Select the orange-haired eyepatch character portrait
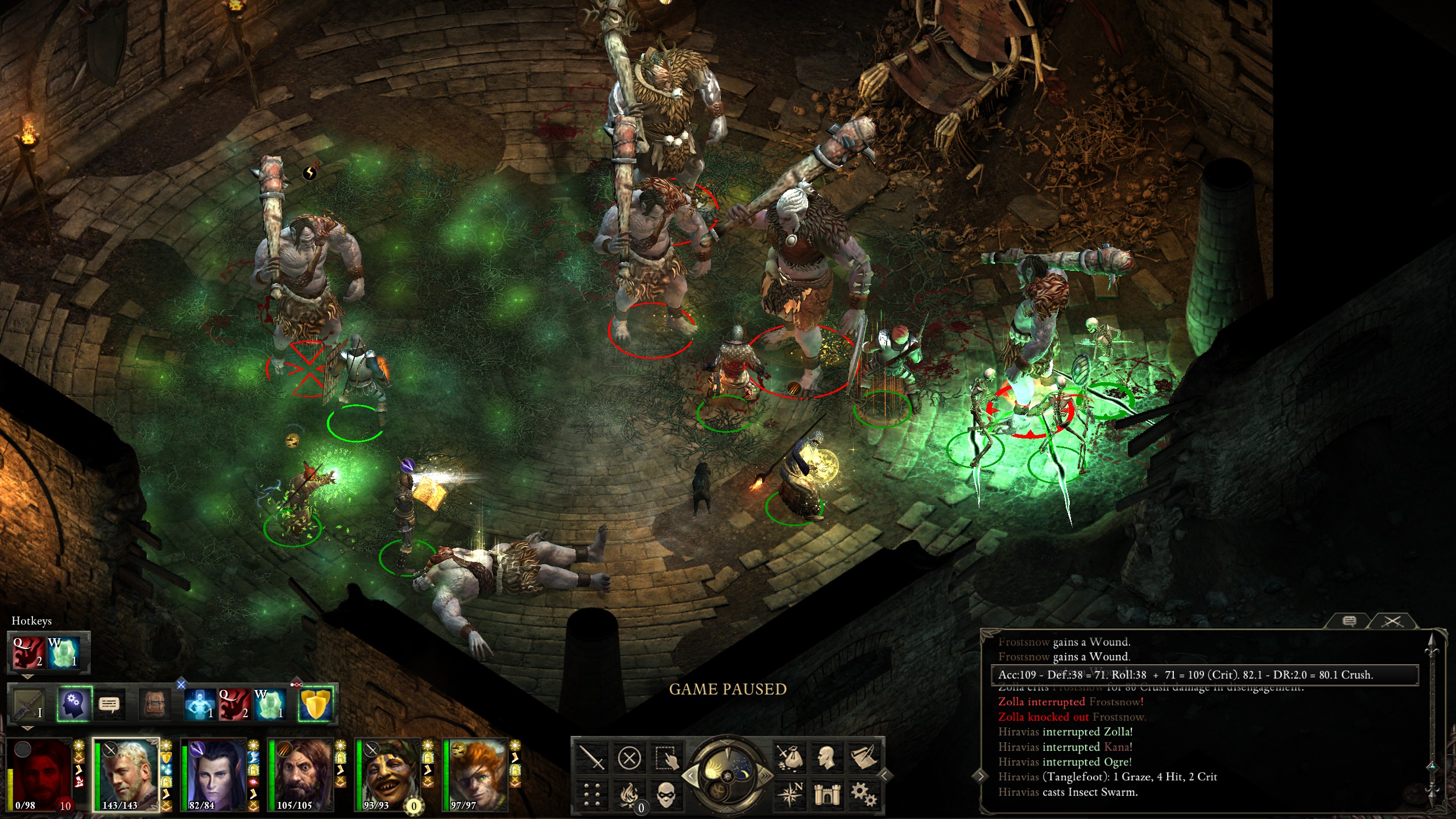1456x819 pixels. 475,773
